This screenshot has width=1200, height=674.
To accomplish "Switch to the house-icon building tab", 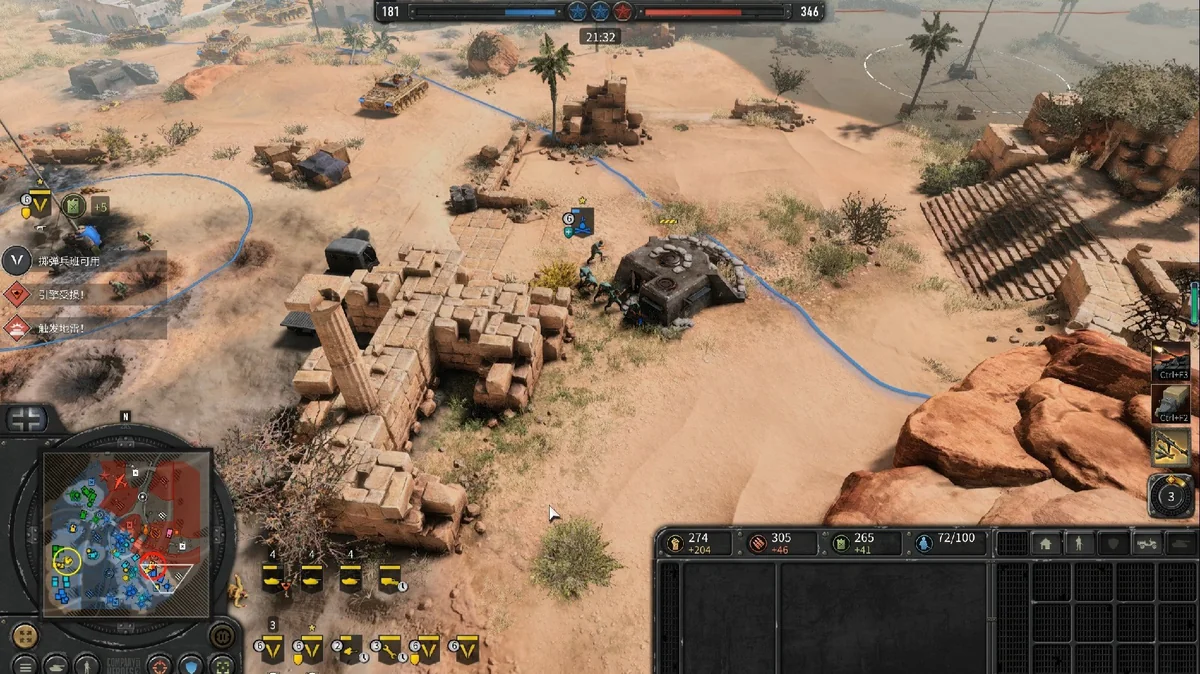I will point(1045,544).
